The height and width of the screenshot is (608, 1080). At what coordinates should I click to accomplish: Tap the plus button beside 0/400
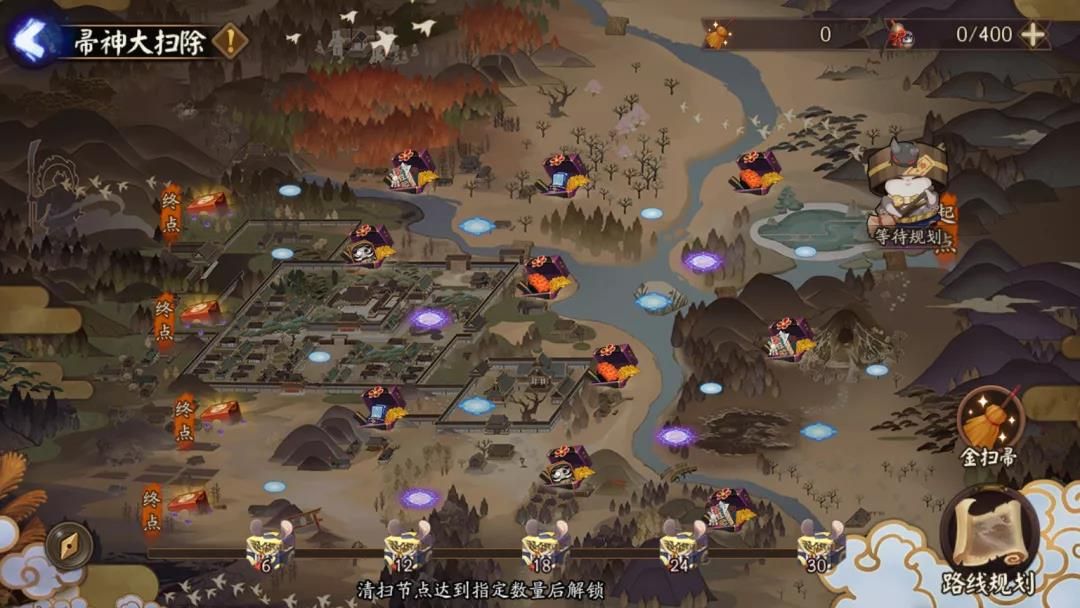(x=1033, y=34)
